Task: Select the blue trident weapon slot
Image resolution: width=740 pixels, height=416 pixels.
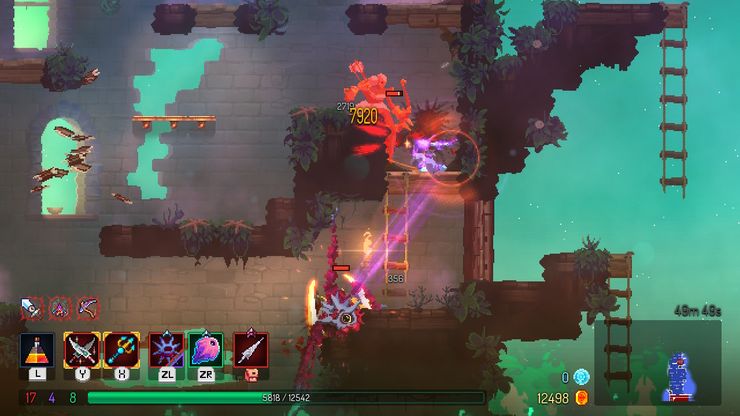Action: [121, 351]
